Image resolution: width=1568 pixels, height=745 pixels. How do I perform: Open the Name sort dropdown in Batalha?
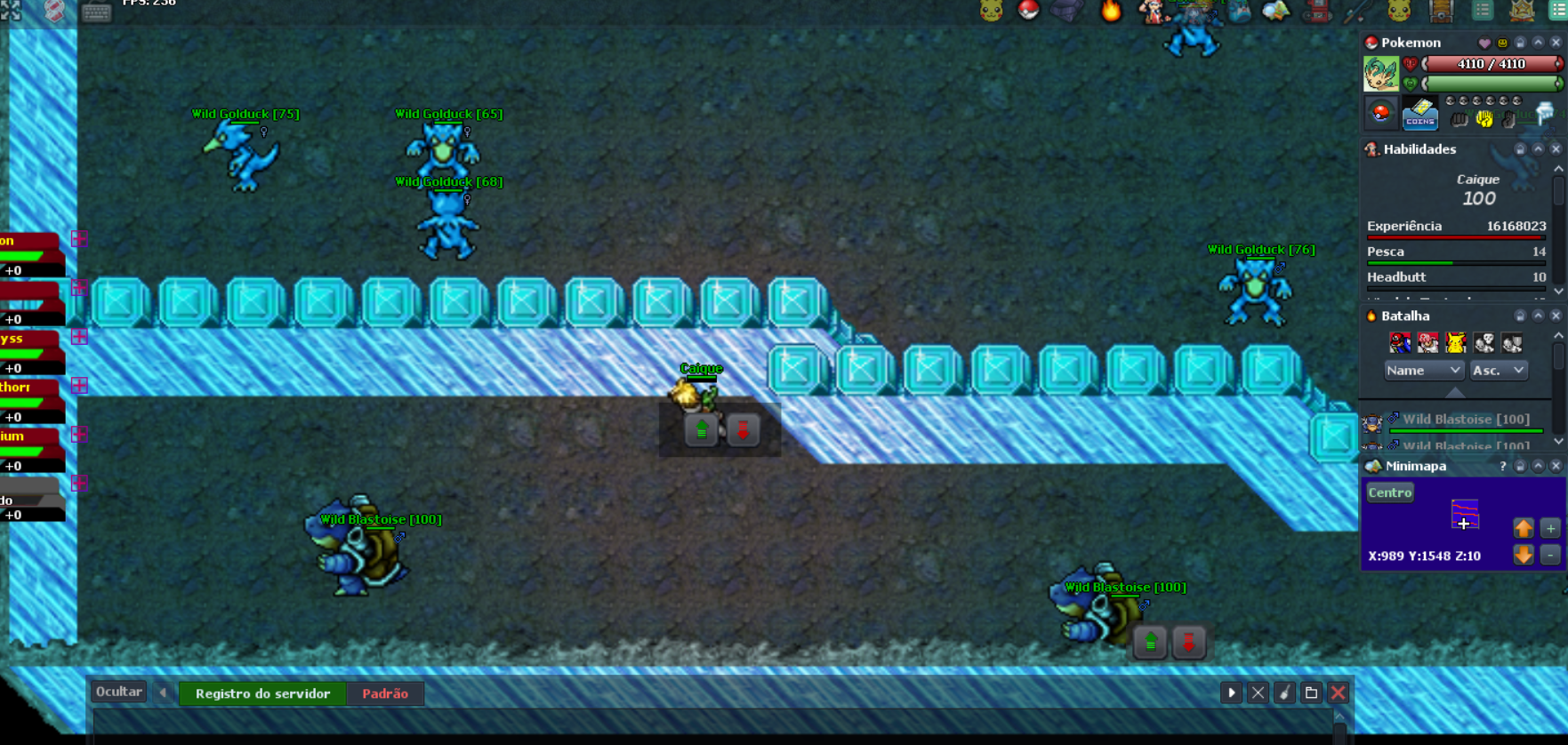1423,371
